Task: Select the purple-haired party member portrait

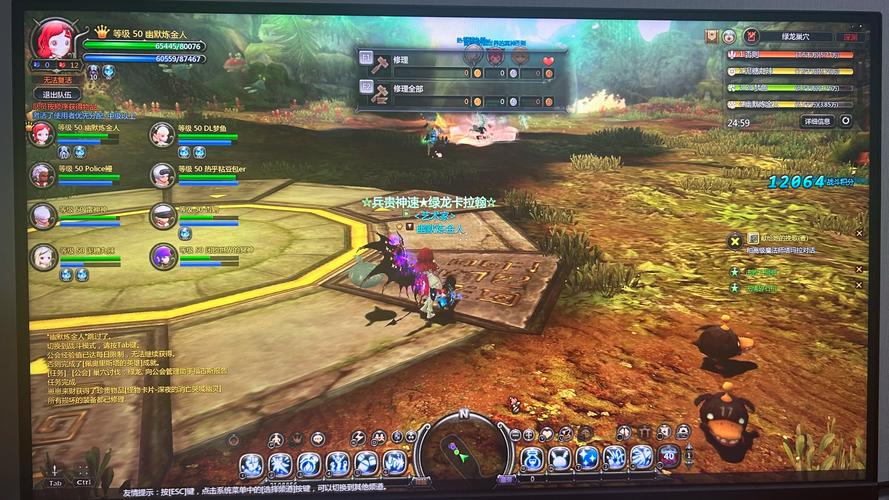Action: pos(162,256)
